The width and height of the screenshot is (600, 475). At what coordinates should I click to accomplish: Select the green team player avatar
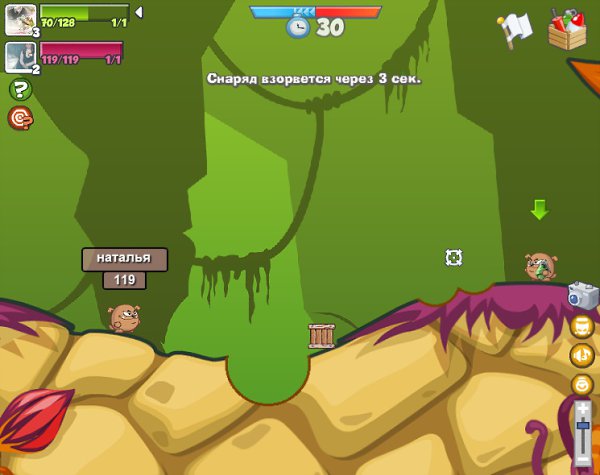pyautogui.click(x=20, y=19)
